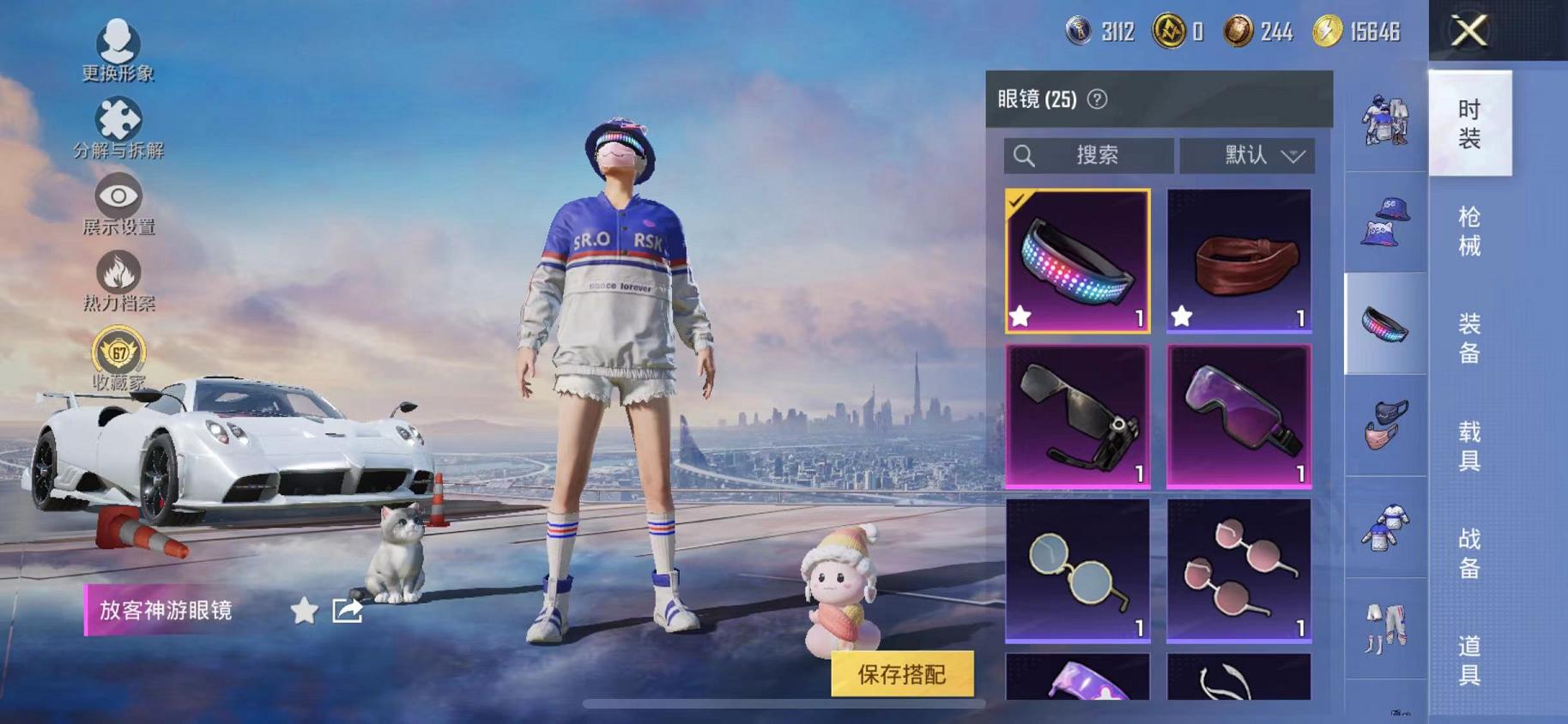This screenshot has height=724, width=1568.
Task: Open the 分解与拆解 puzzle icon
Action: coord(118,120)
